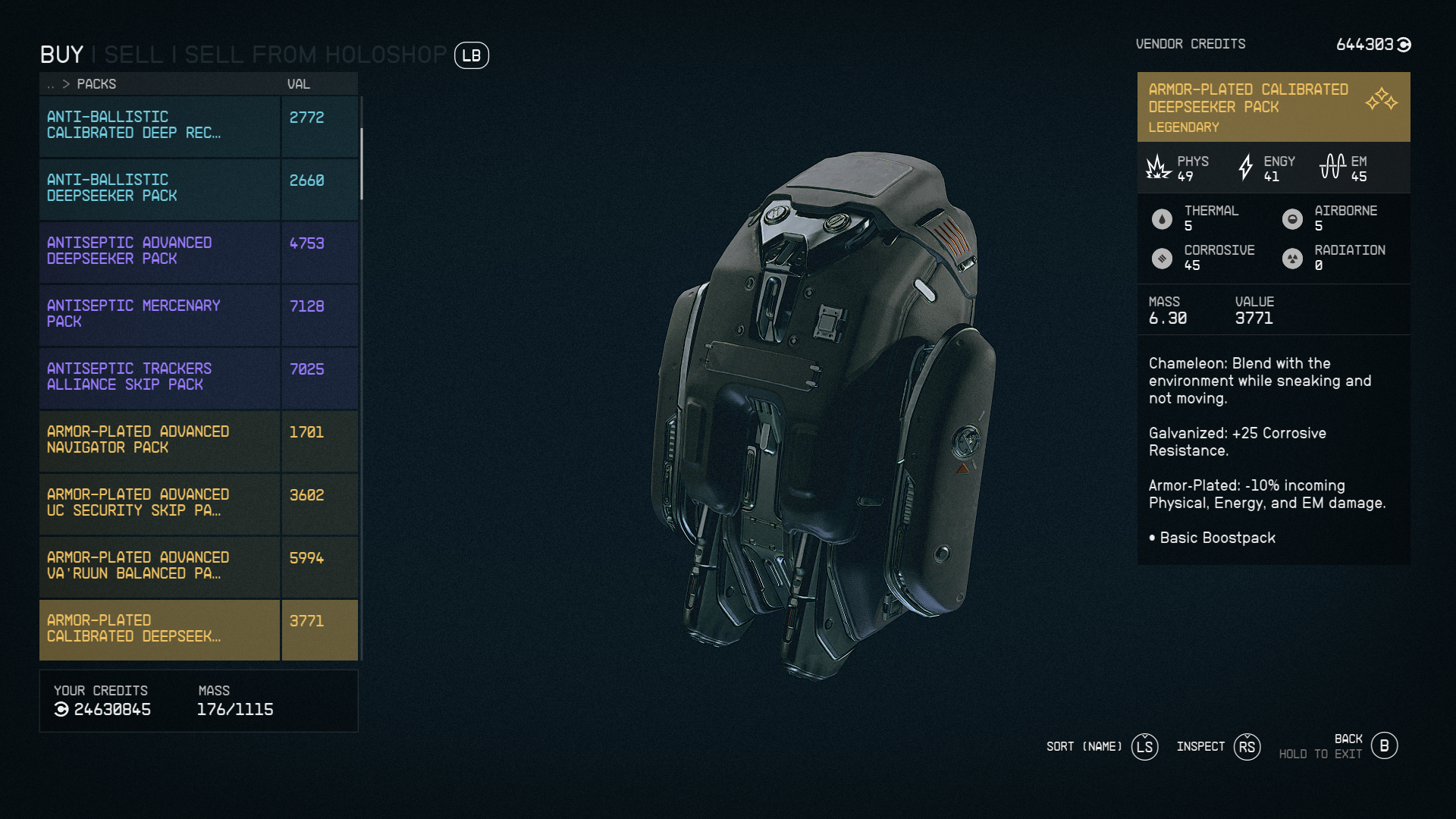Click the LB button prompt
This screenshot has height=819, width=1456.
click(471, 56)
